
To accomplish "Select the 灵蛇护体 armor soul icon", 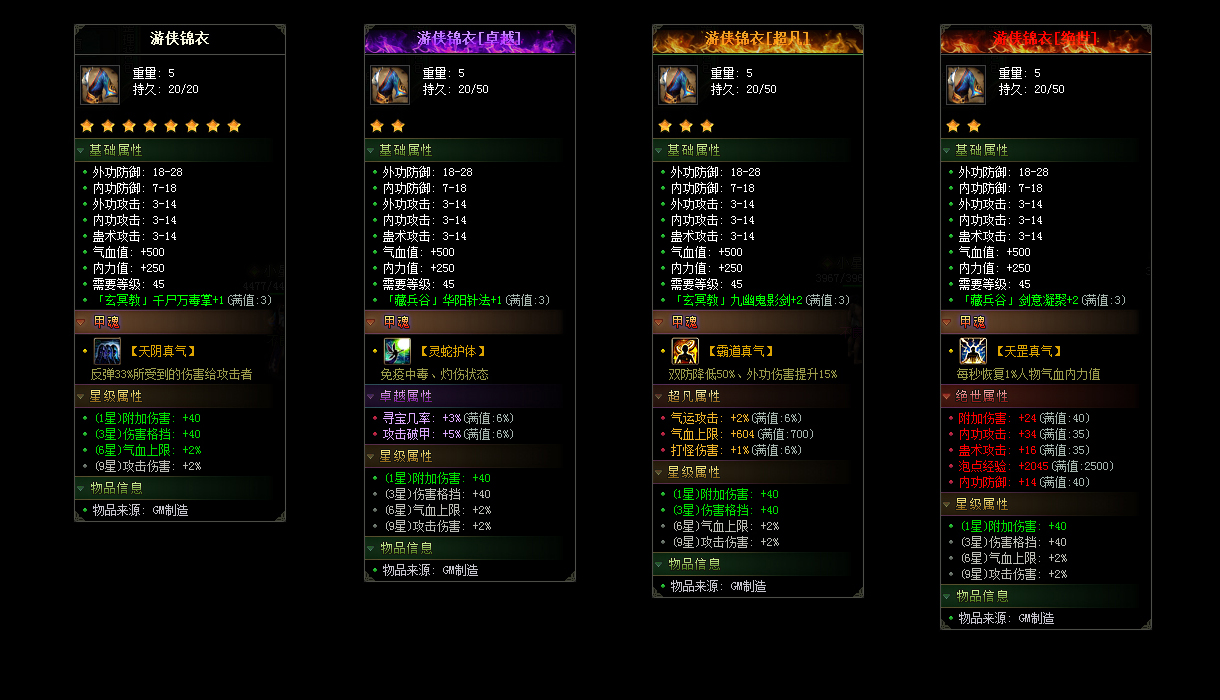I will tap(397, 351).
